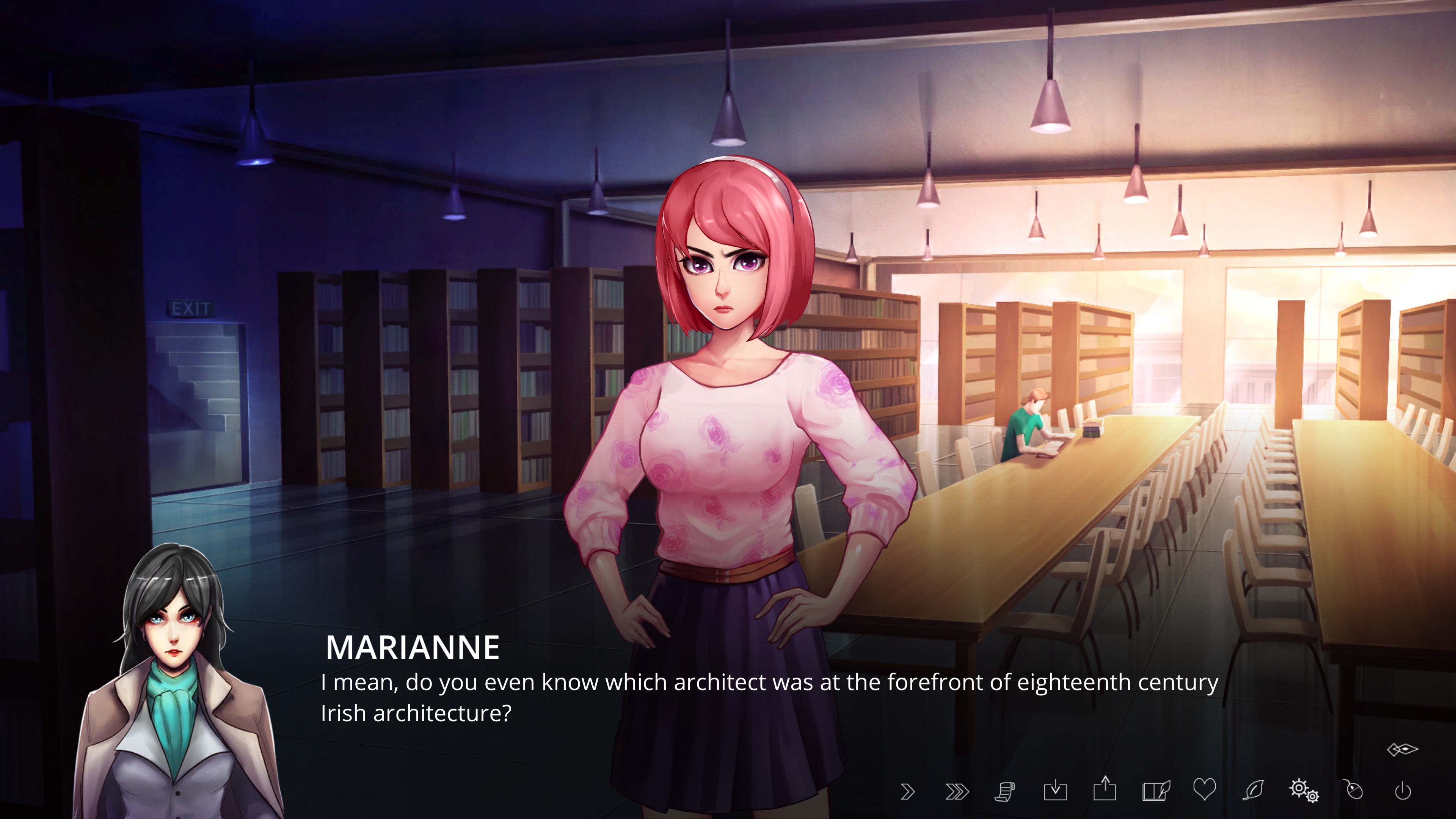Click the diamond continue indicator above the toolbar
The width and height of the screenshot is (1456, 819).
point(1402,750)
